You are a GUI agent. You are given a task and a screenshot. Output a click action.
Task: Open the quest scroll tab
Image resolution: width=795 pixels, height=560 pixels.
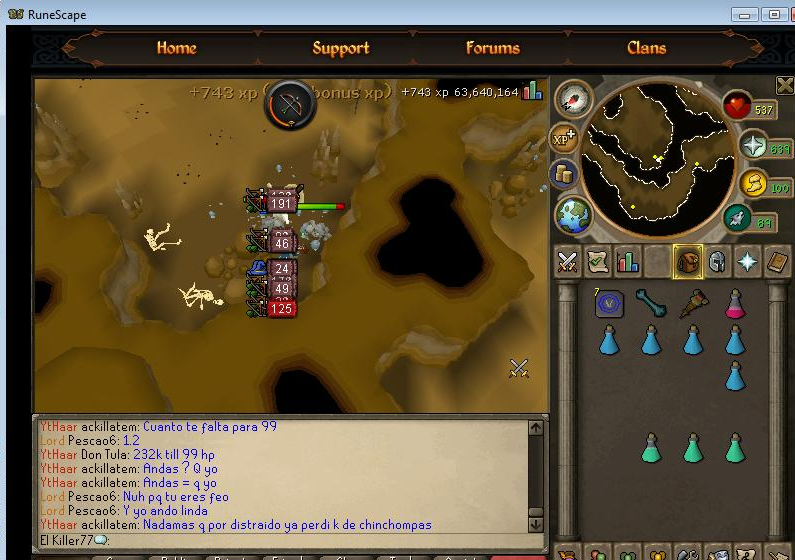click(x=598, y=261)
